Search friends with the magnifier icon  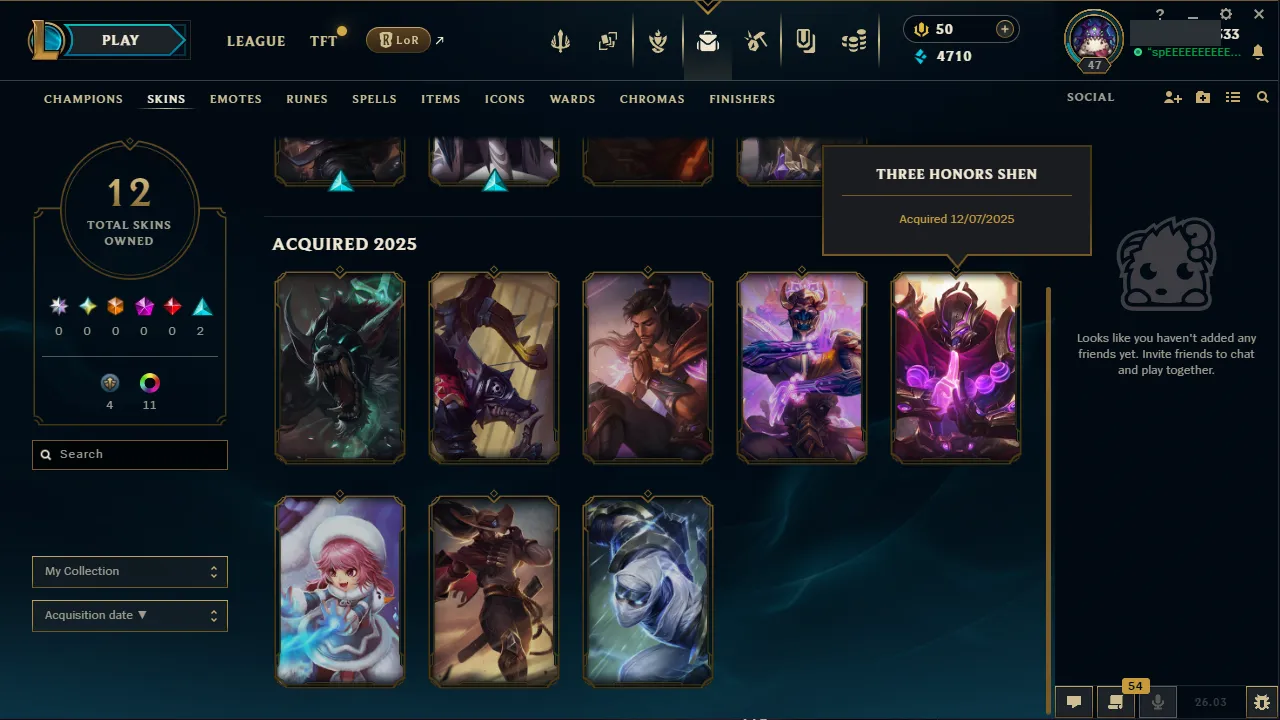click(1262, 97)
